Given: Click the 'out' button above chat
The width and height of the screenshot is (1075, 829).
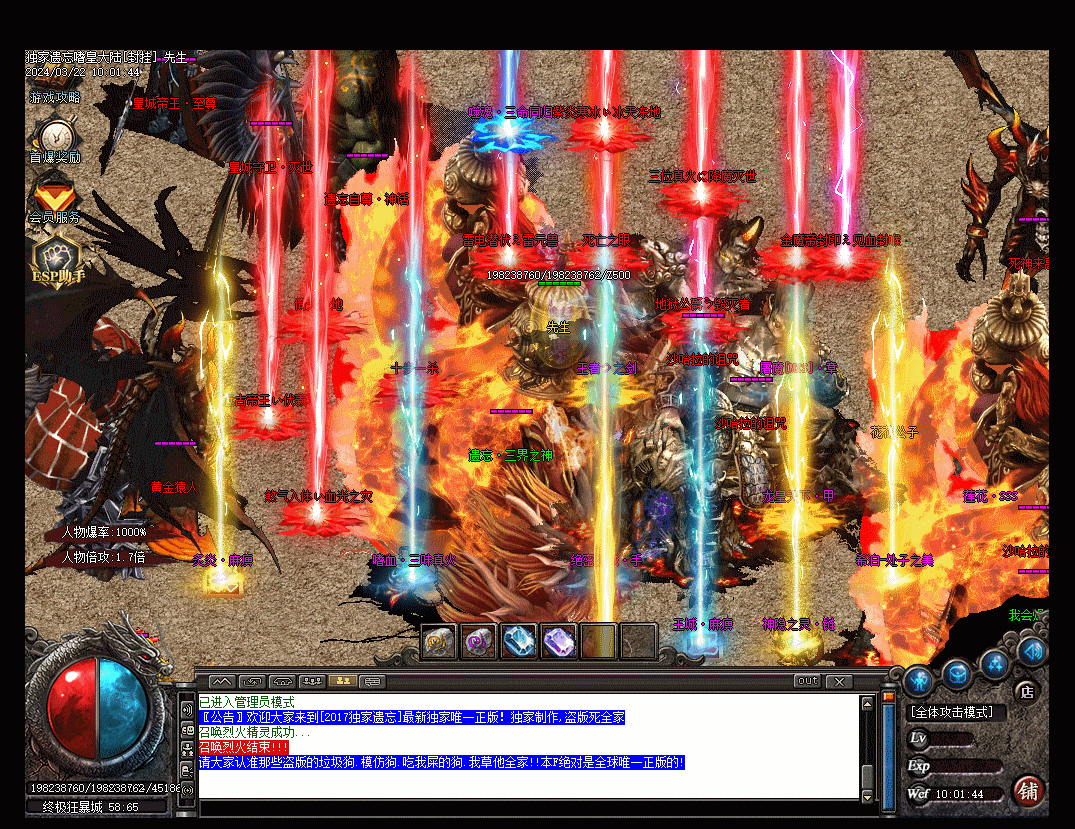Looking at the screenshot, I should (x=807, y=681).
